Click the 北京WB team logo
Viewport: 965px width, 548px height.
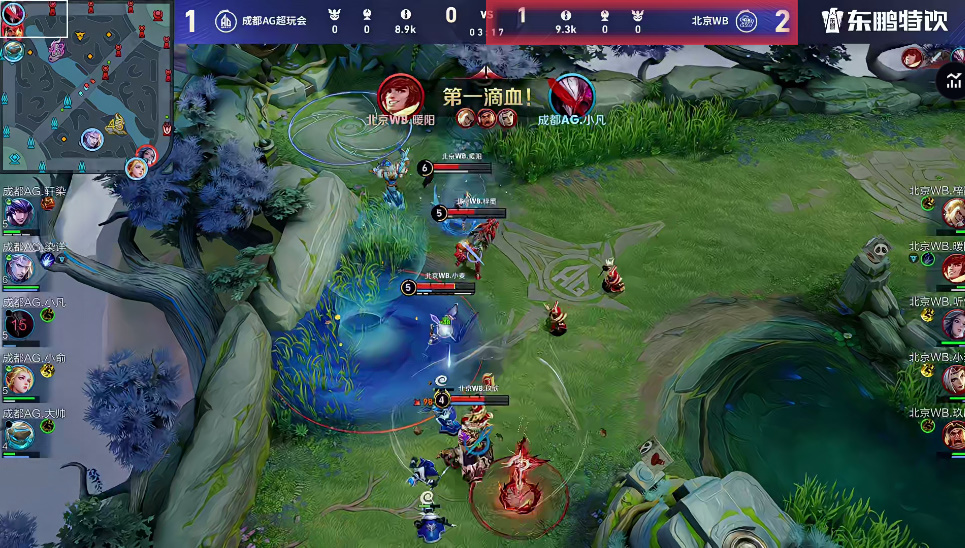[746, 21]
